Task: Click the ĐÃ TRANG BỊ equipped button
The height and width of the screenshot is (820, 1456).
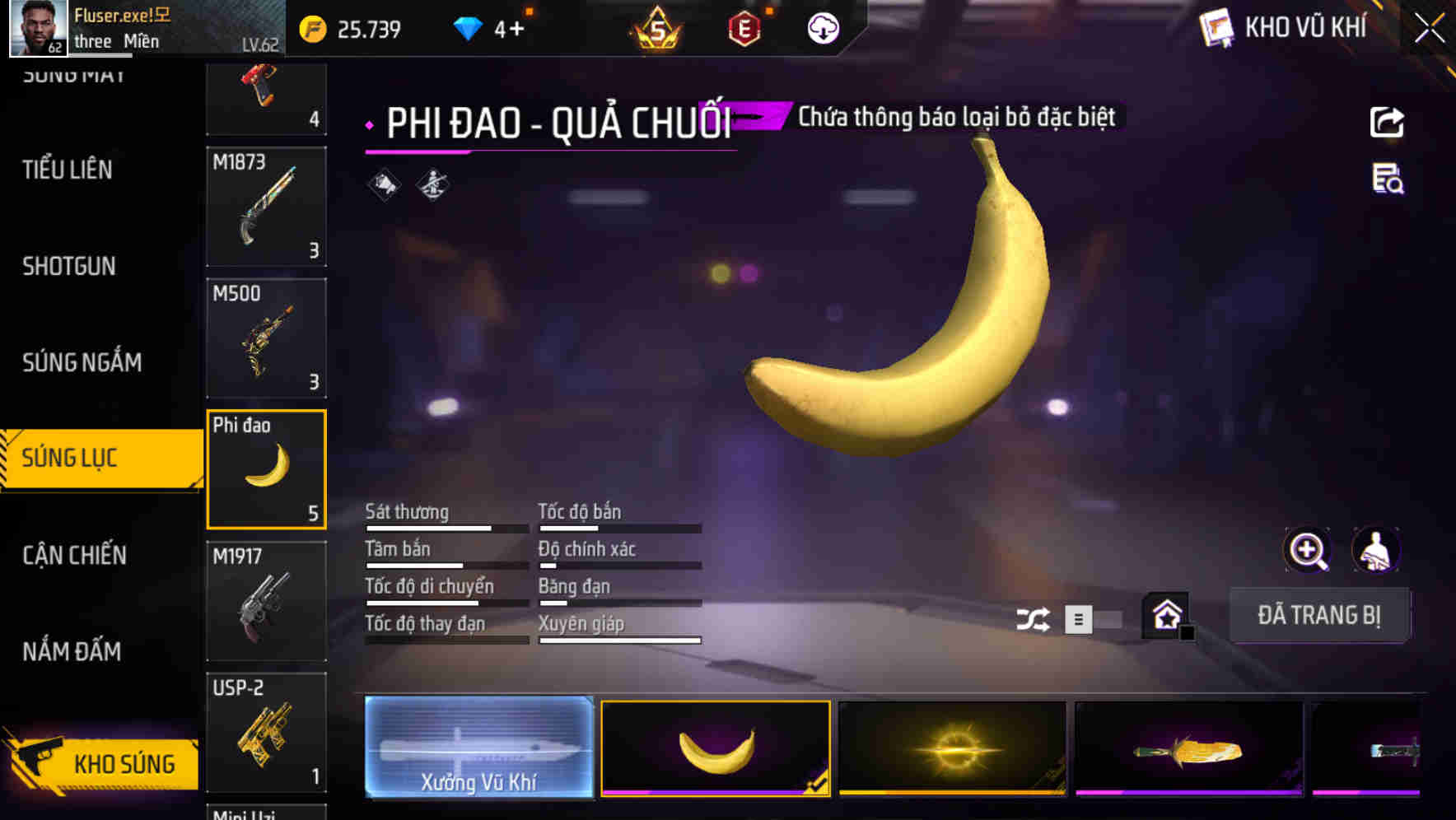Action: [x=1320, y=615]
